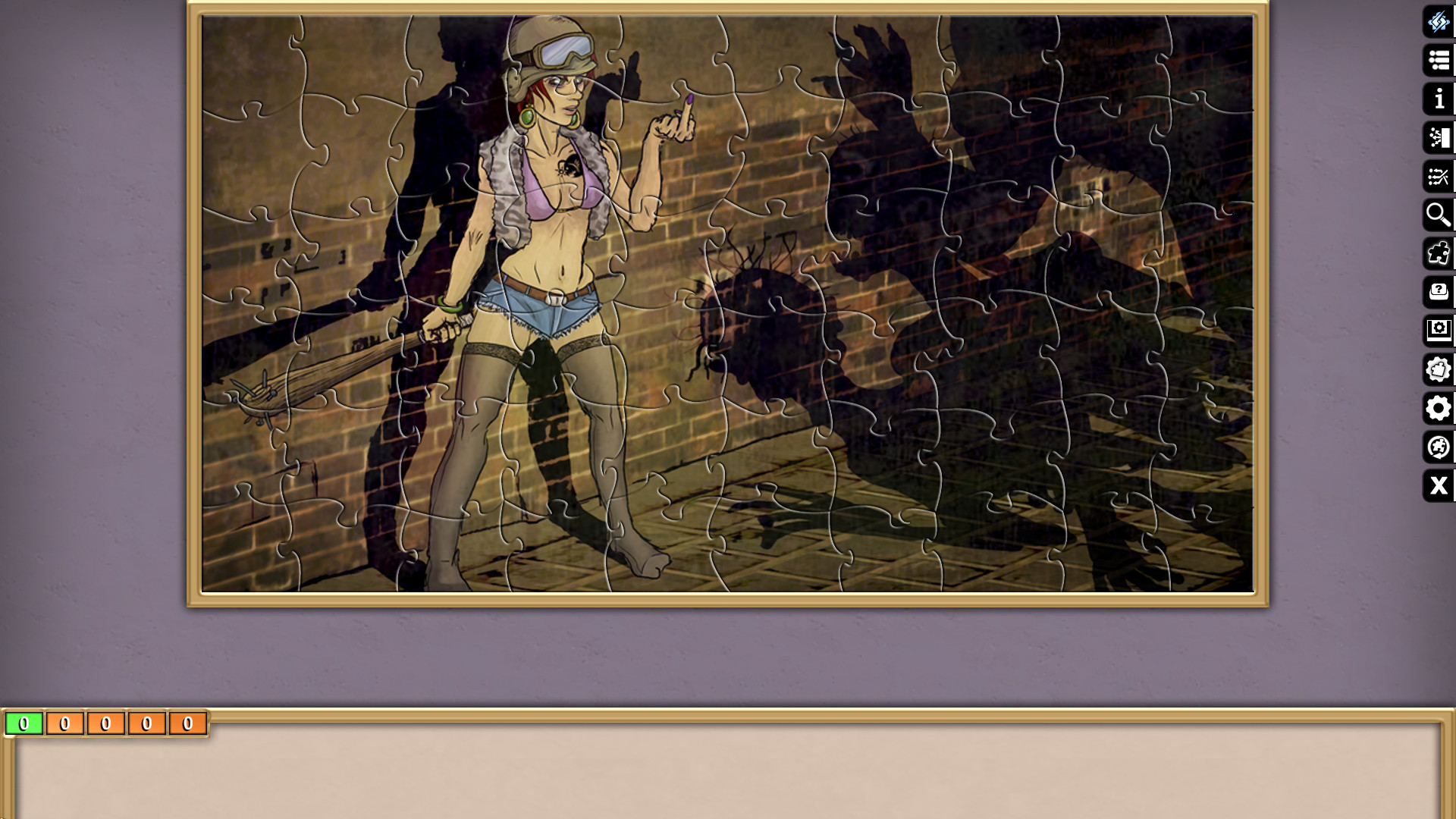Click the info icon in the sidebar
Screen dimensions: 1456x819
1439,98
